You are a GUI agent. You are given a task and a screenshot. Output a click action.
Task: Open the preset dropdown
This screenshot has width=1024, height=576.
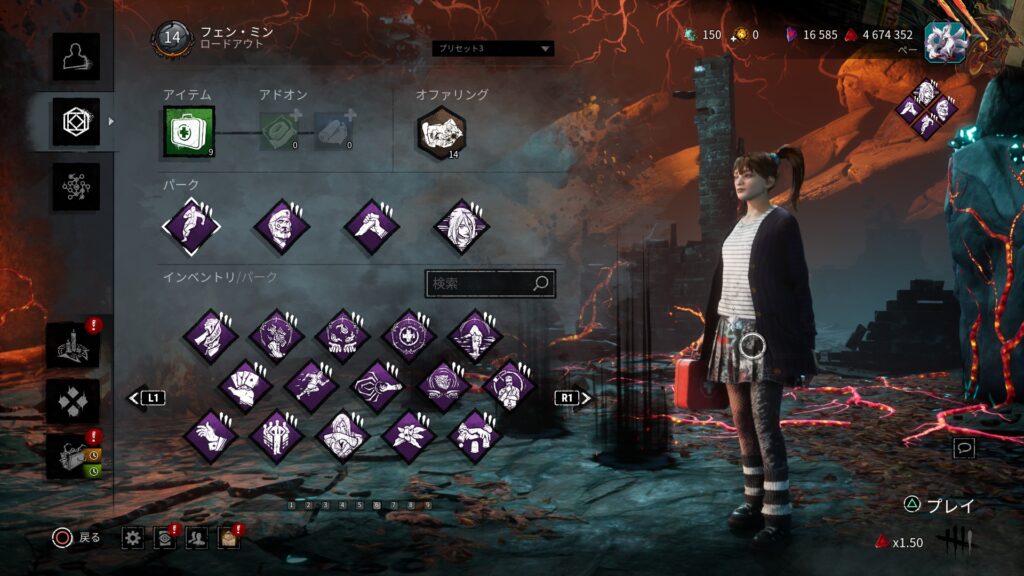494,48
